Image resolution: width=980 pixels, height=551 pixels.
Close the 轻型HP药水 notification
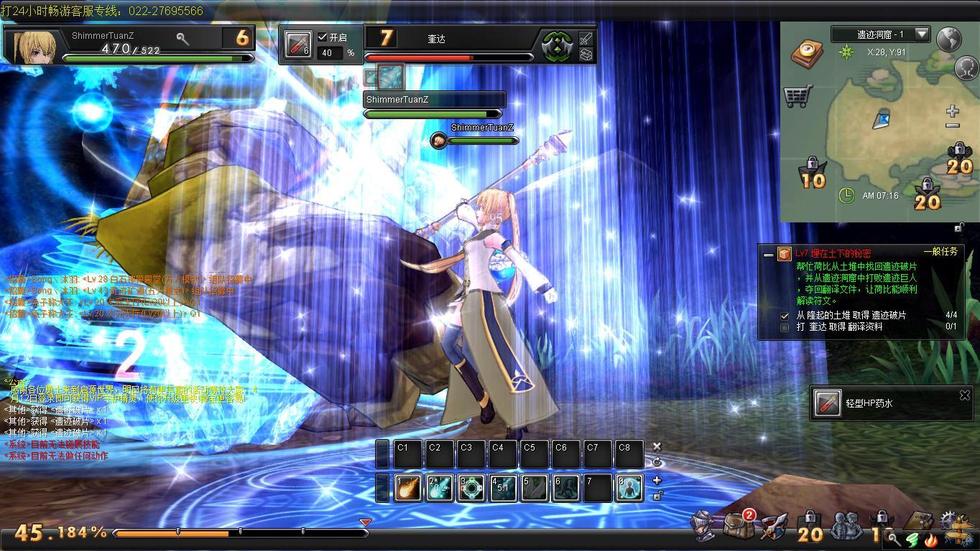click(964, 396)
